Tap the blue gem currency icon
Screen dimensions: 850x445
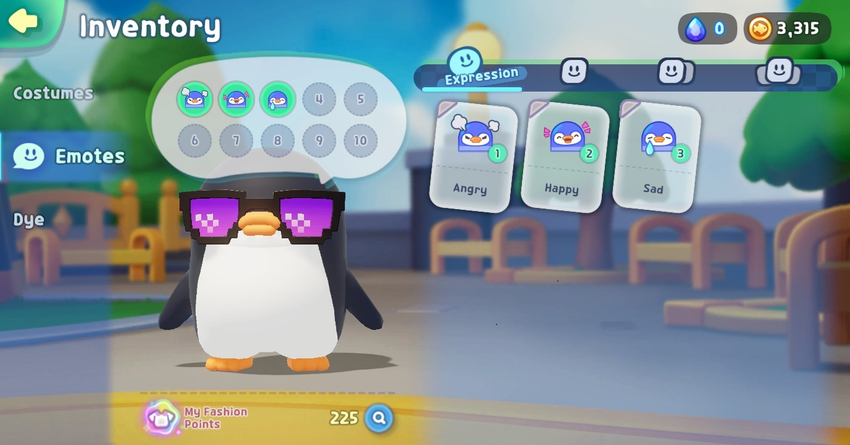coord(695,28)
